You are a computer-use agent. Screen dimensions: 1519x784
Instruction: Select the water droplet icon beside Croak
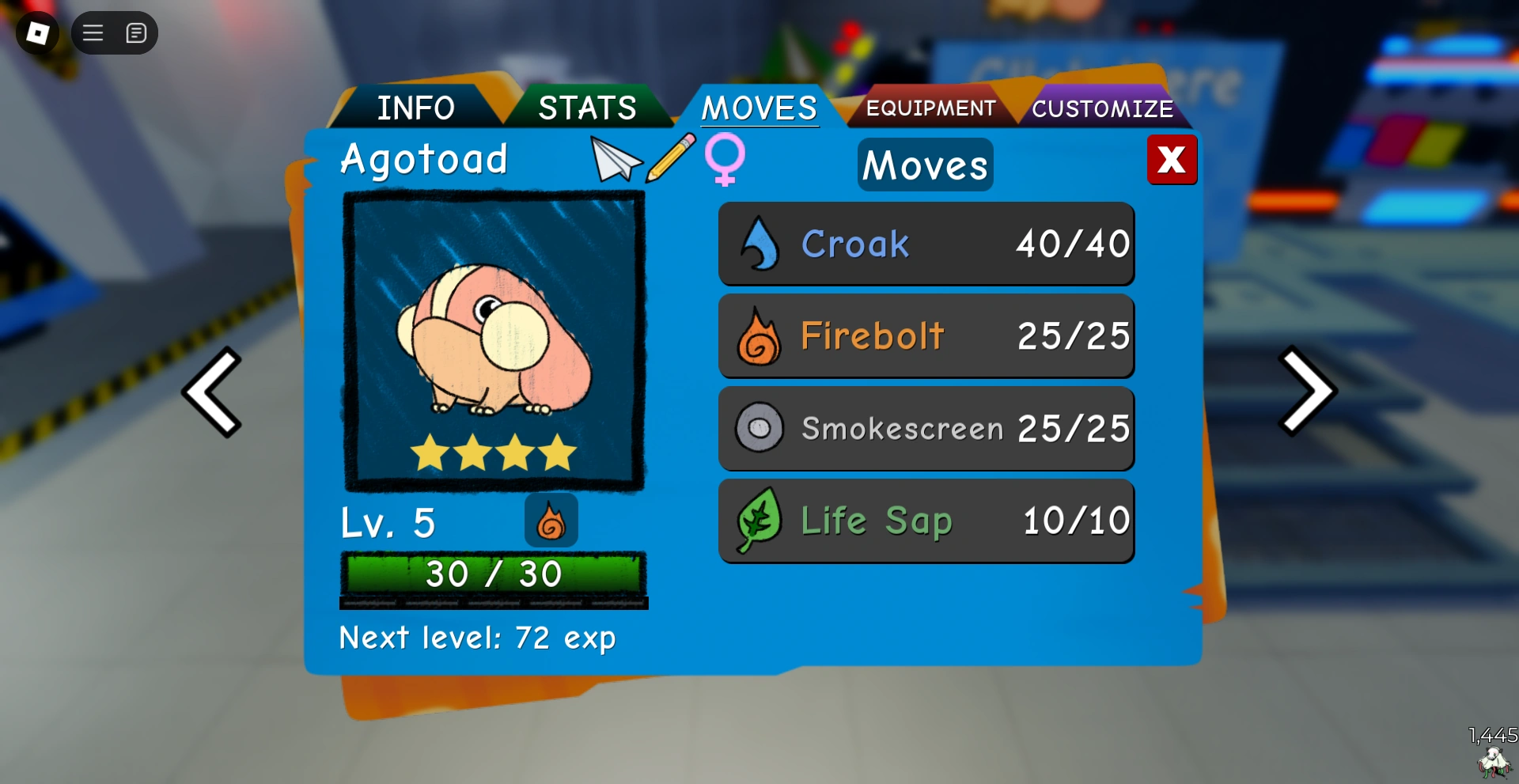click(x=759, y=244)
